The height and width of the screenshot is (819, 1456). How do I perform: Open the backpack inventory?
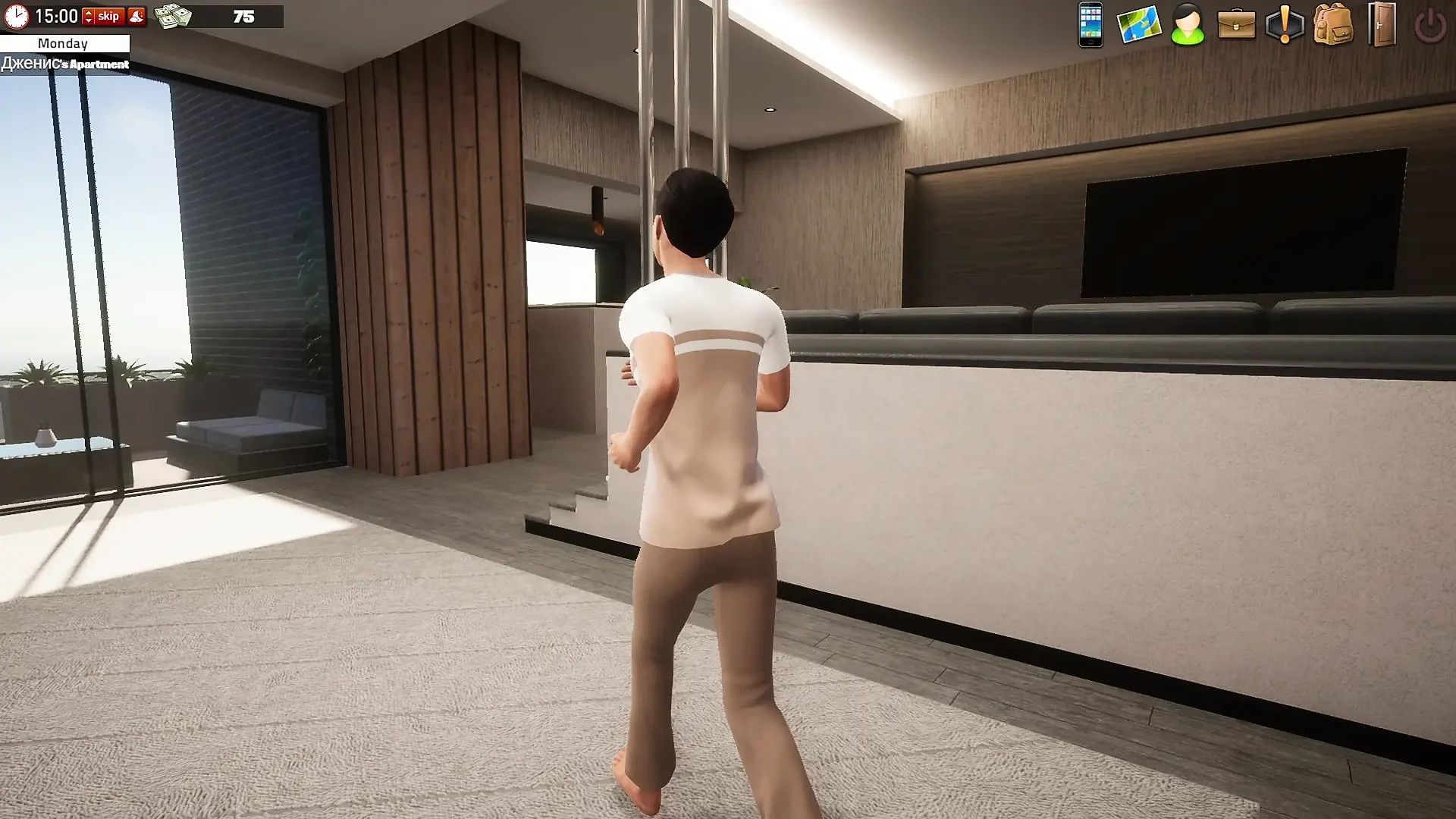tap(1333, 24)
